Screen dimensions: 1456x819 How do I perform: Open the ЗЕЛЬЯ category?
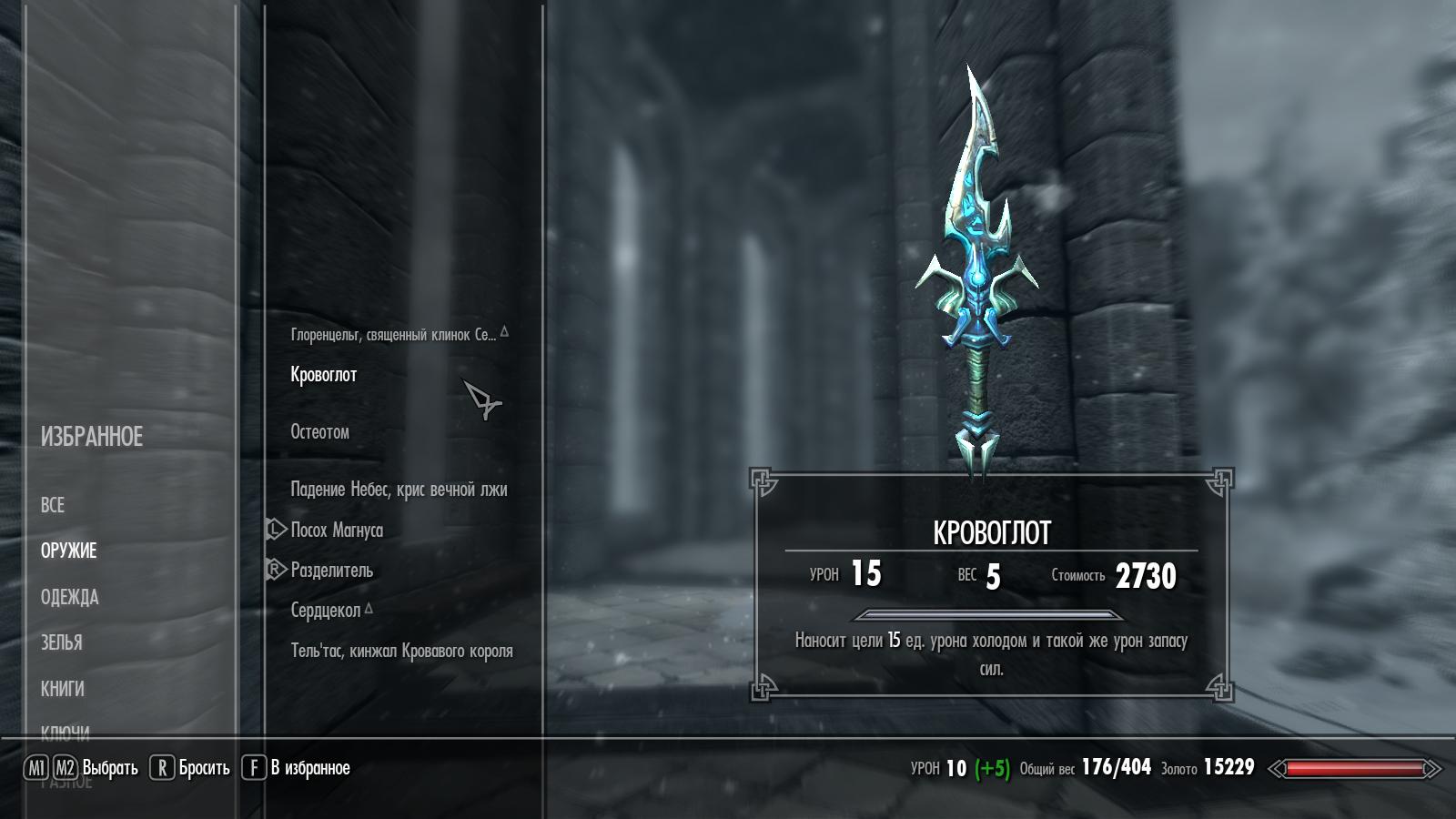[x=63, y=642]
